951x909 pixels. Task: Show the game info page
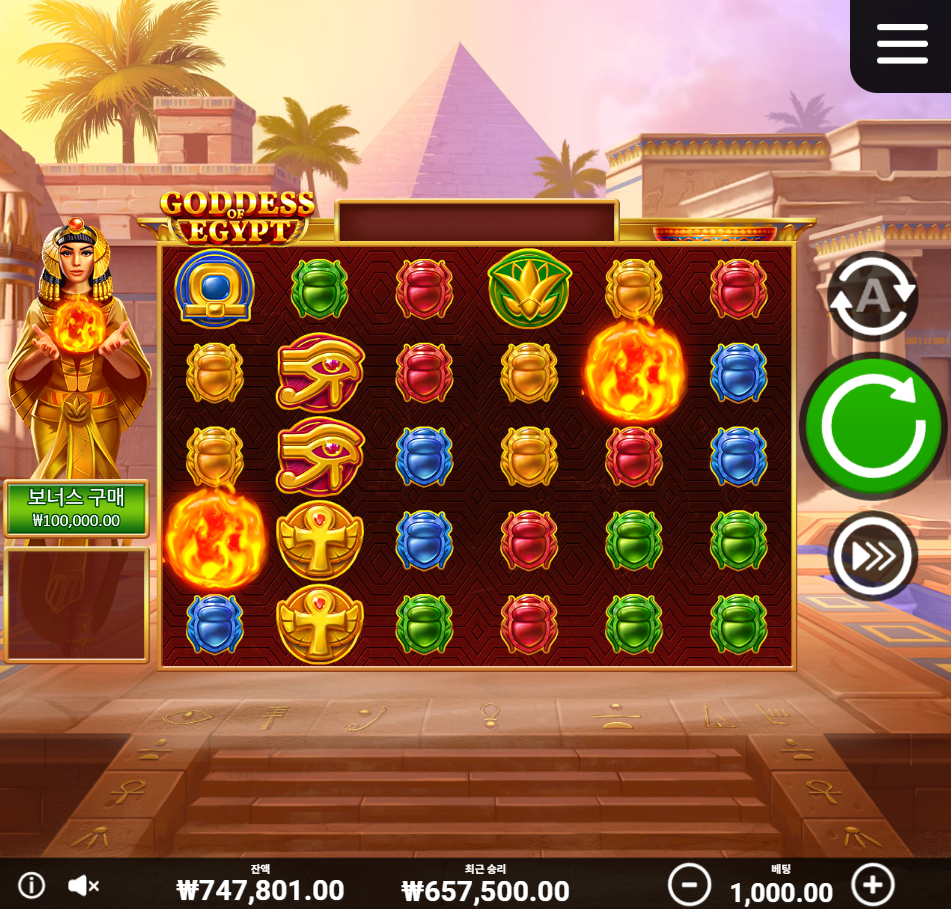tap(32, 885)
